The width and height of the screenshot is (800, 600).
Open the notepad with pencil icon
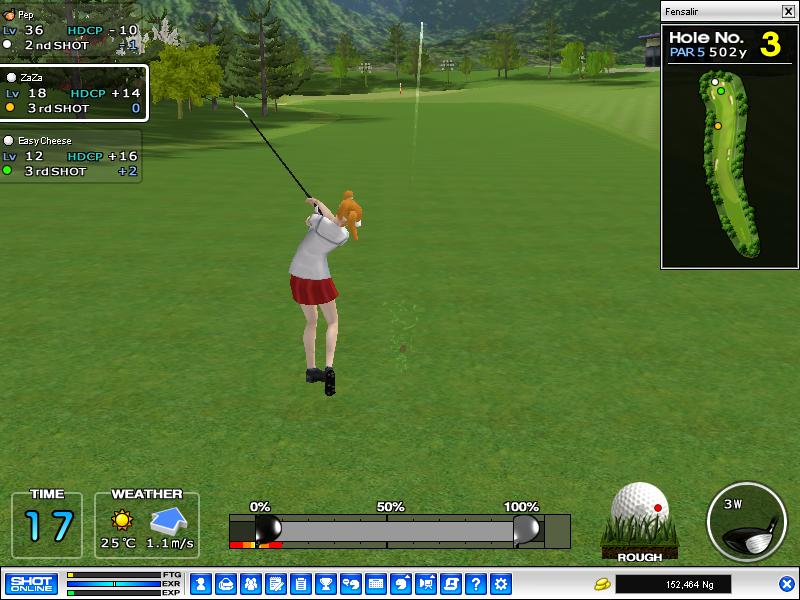(x=276, y=584)
